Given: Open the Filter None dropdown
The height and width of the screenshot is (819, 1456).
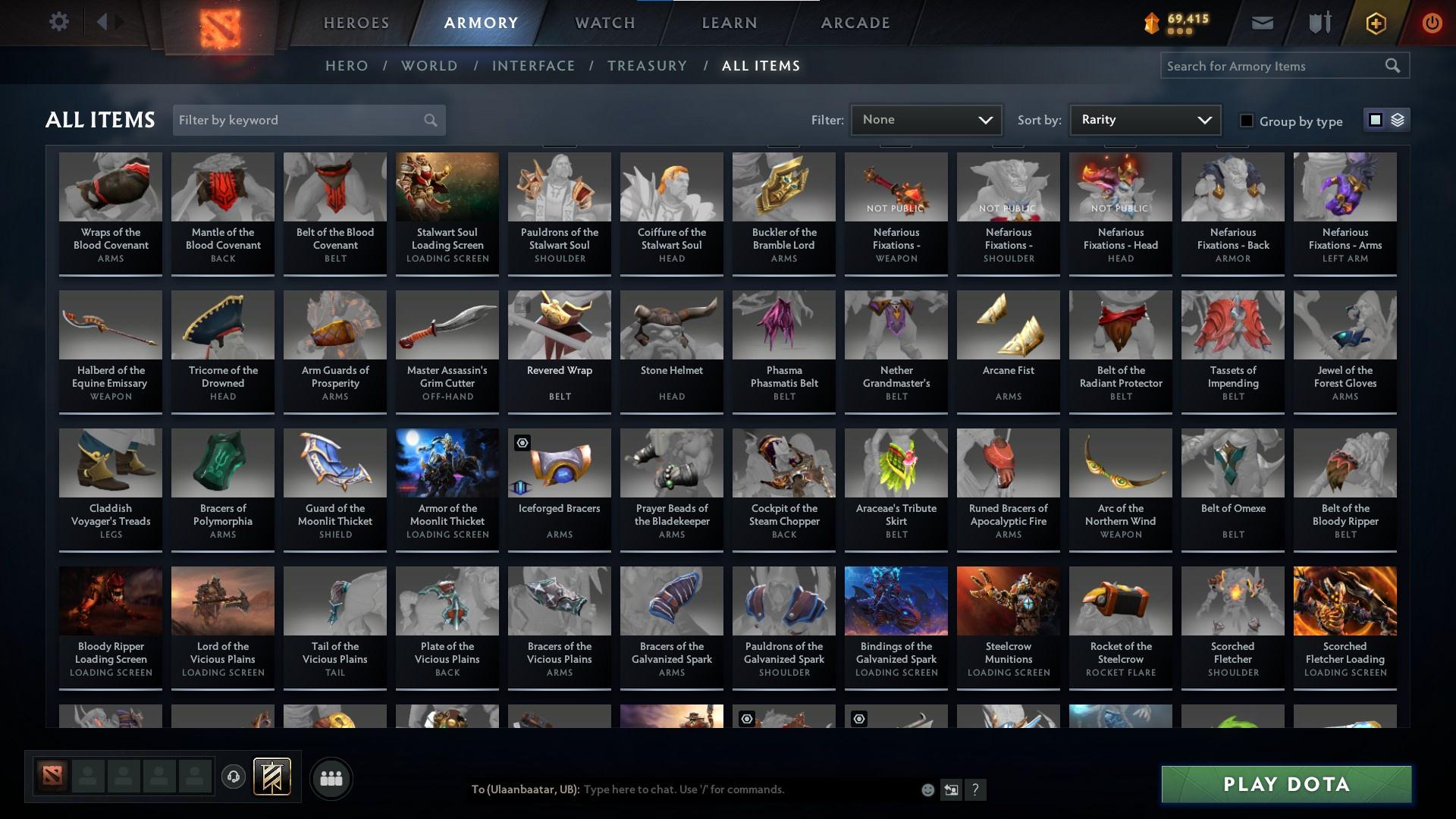Looking at the screenshot, I should click(x=925, y=119).
